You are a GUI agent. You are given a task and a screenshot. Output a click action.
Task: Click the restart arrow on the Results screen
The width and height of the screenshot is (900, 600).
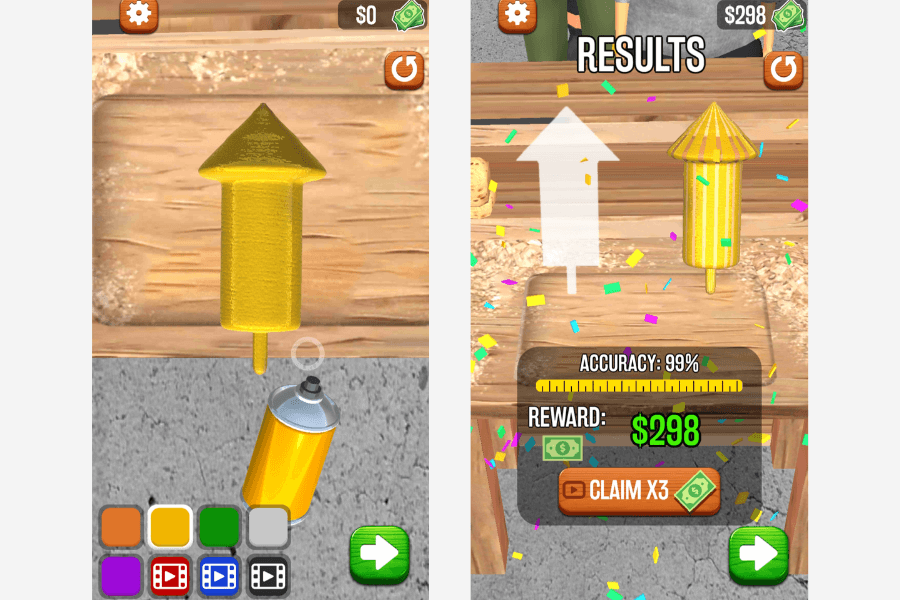pyautogui.click(x=783, y=71)
